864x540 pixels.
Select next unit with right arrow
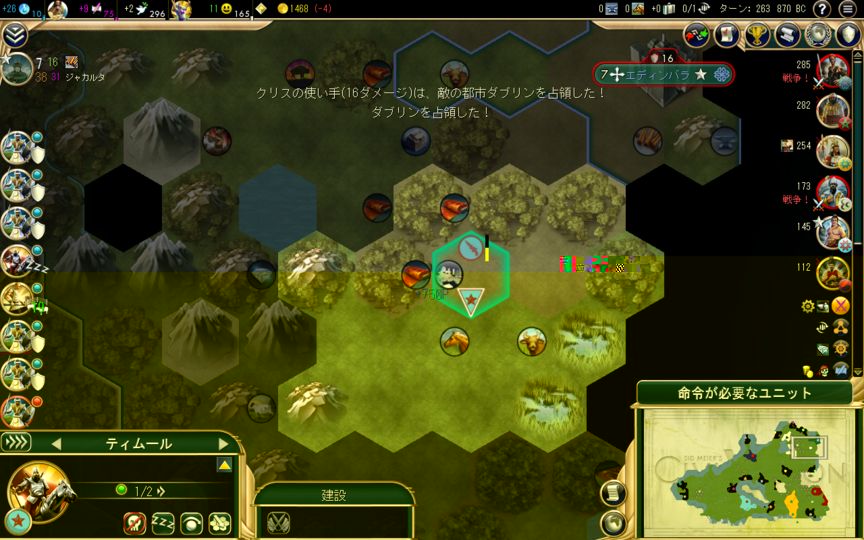[222, 443]
